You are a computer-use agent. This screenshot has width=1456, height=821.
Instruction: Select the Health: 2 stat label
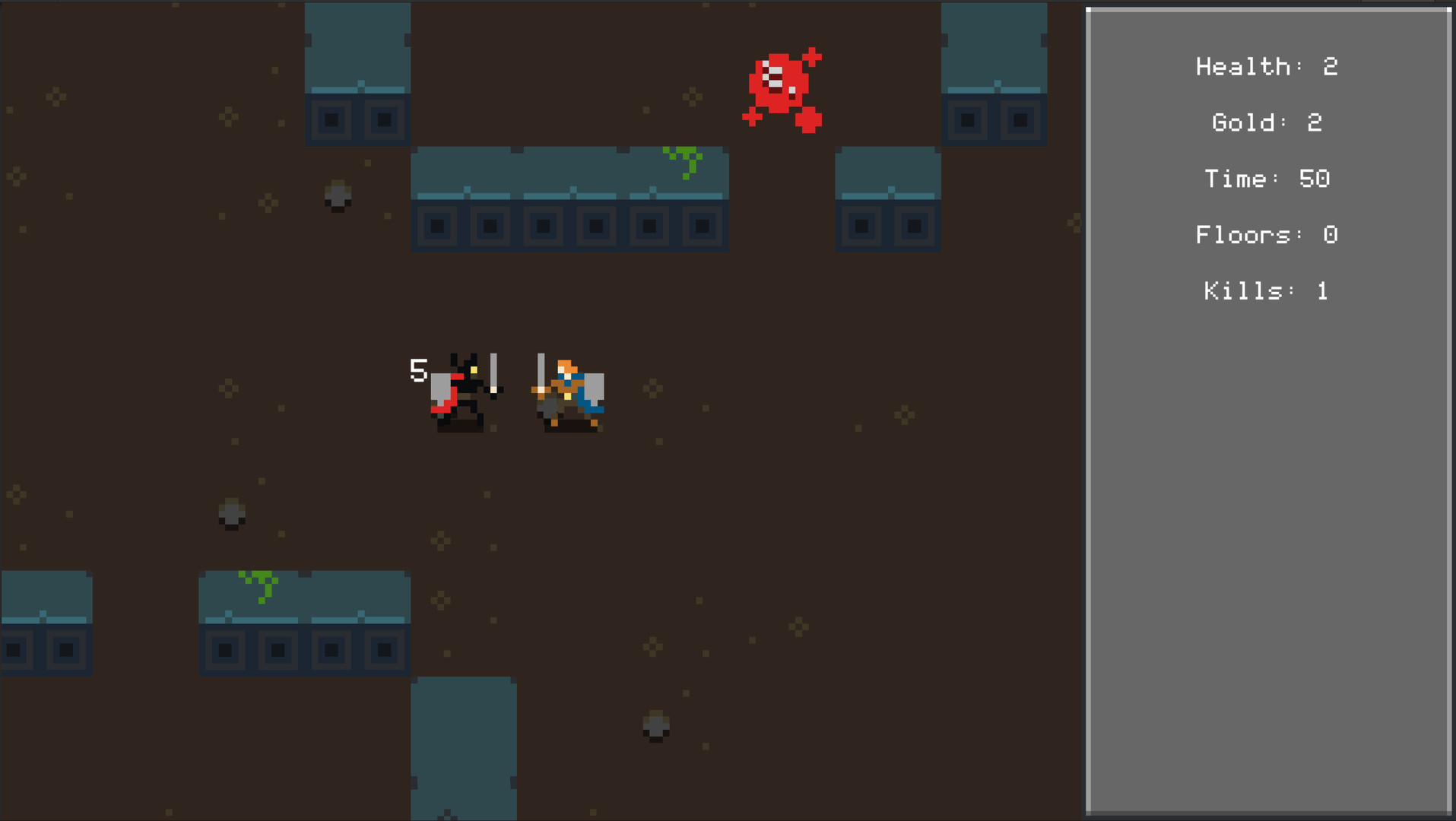tap(1266, 67)
